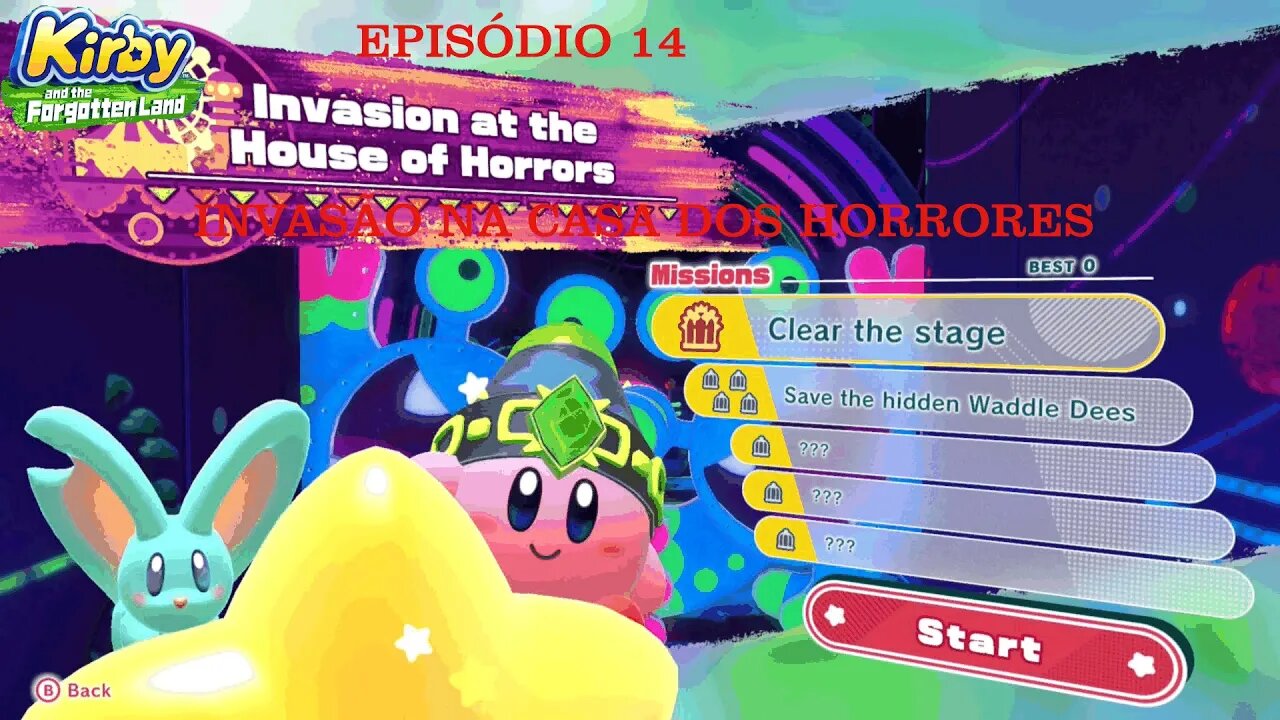
Task: Click the BEST 0 score indicator
Action: [x=1063, y=267]
